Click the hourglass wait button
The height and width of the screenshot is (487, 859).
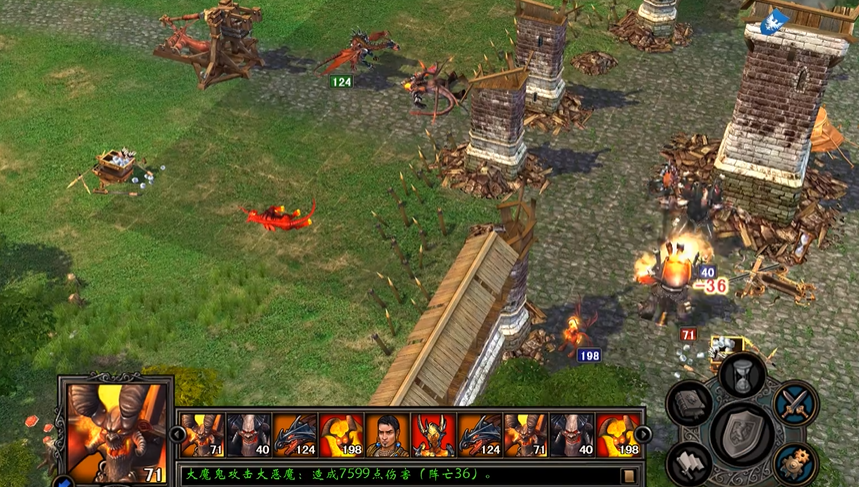click(x=742, y=374)
